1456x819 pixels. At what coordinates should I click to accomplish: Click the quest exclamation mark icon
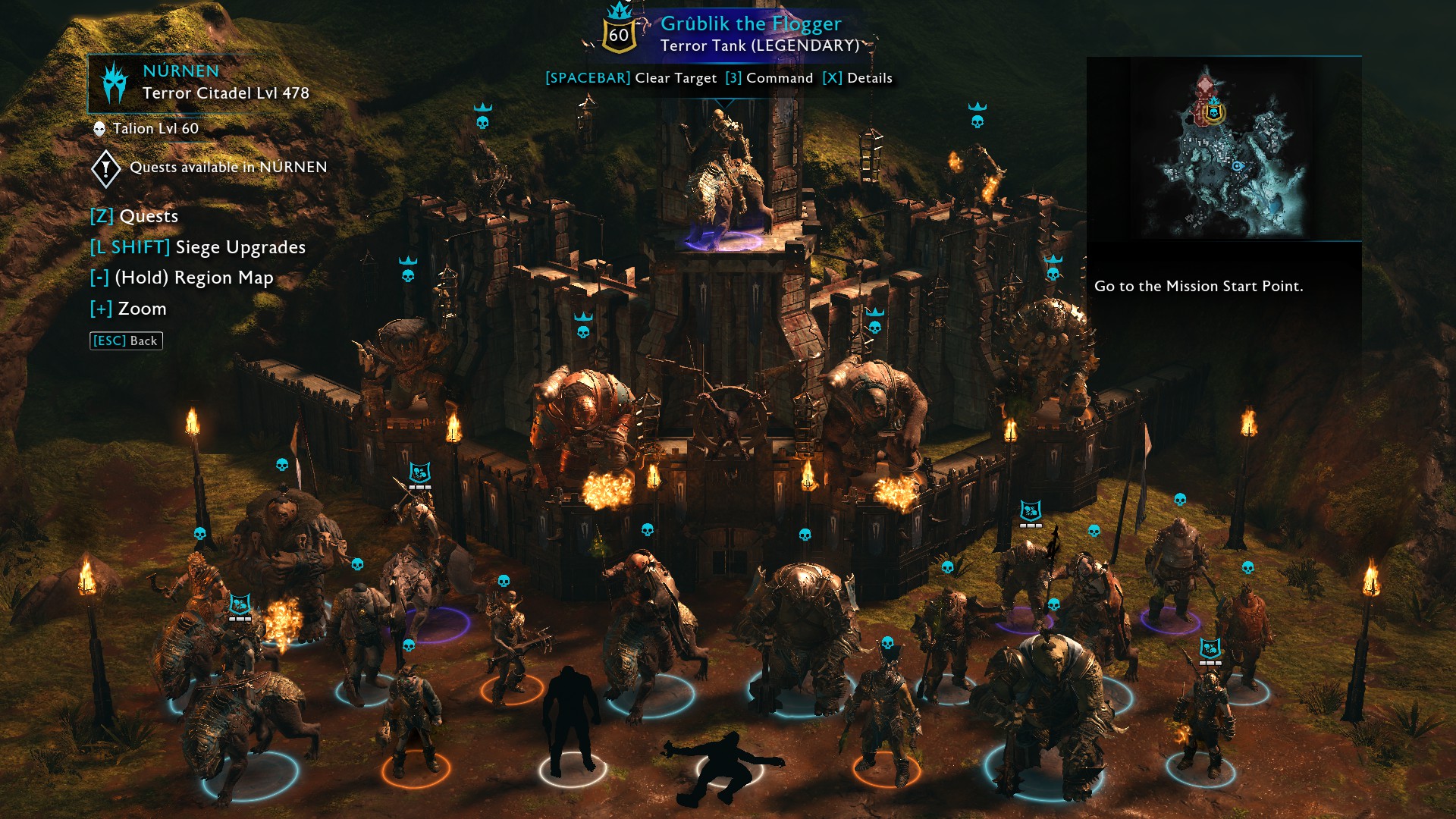pyautogui.click(x=106, y=168)
